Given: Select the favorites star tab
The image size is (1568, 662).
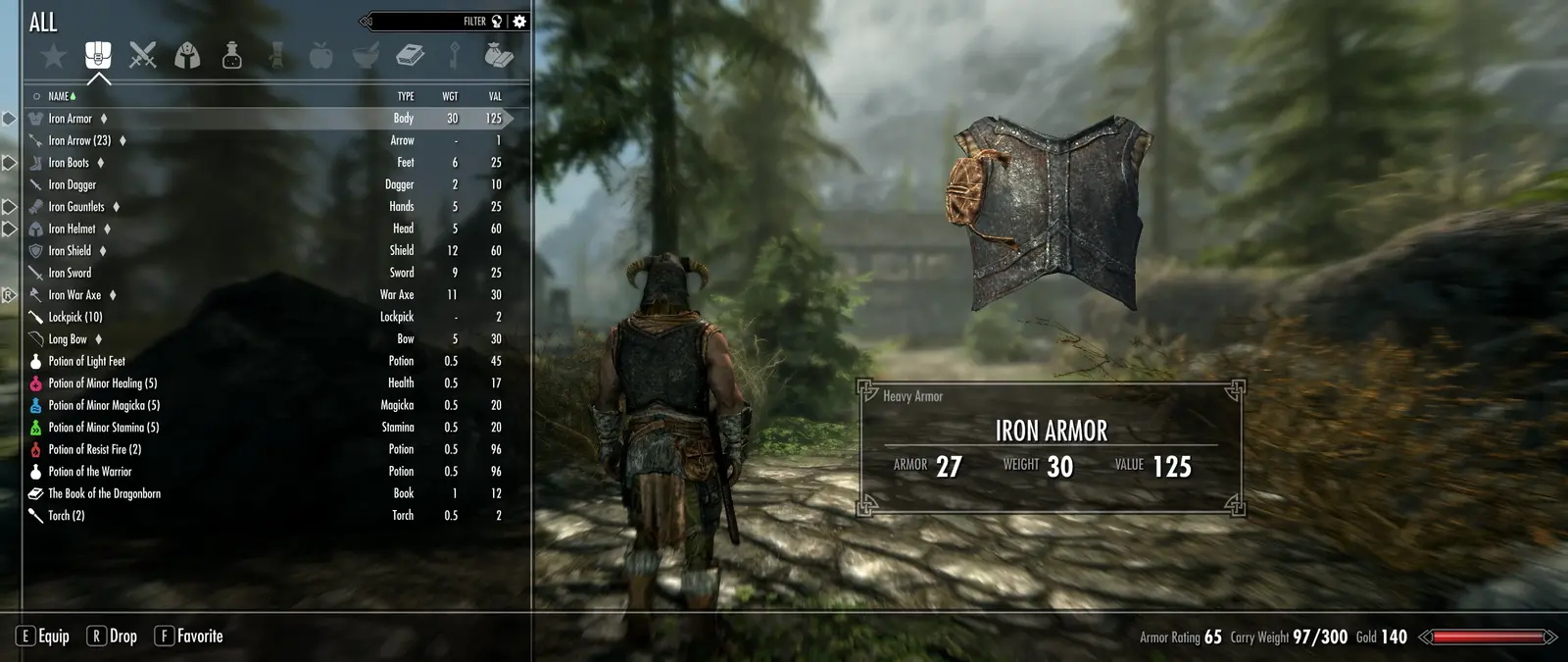Looking at the screenshot, I should coord(54,55).
